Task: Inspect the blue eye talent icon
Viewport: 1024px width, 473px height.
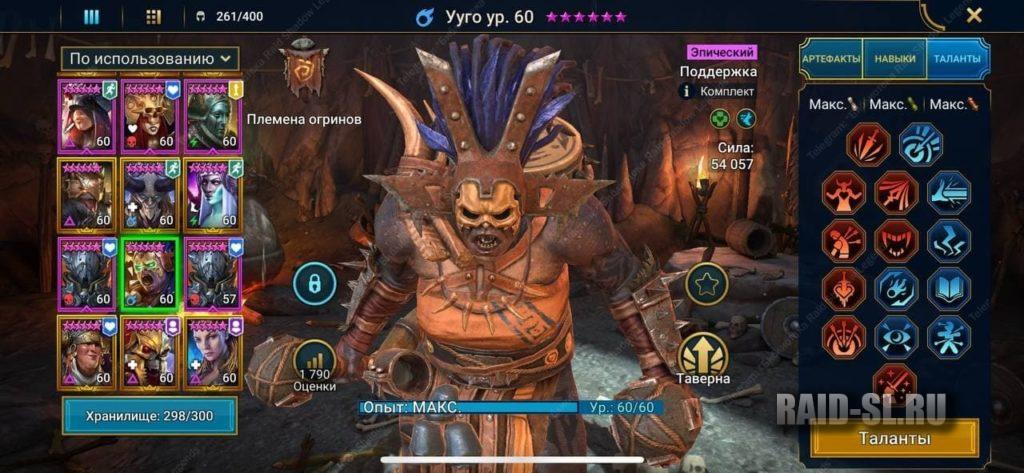Action: 896,336
